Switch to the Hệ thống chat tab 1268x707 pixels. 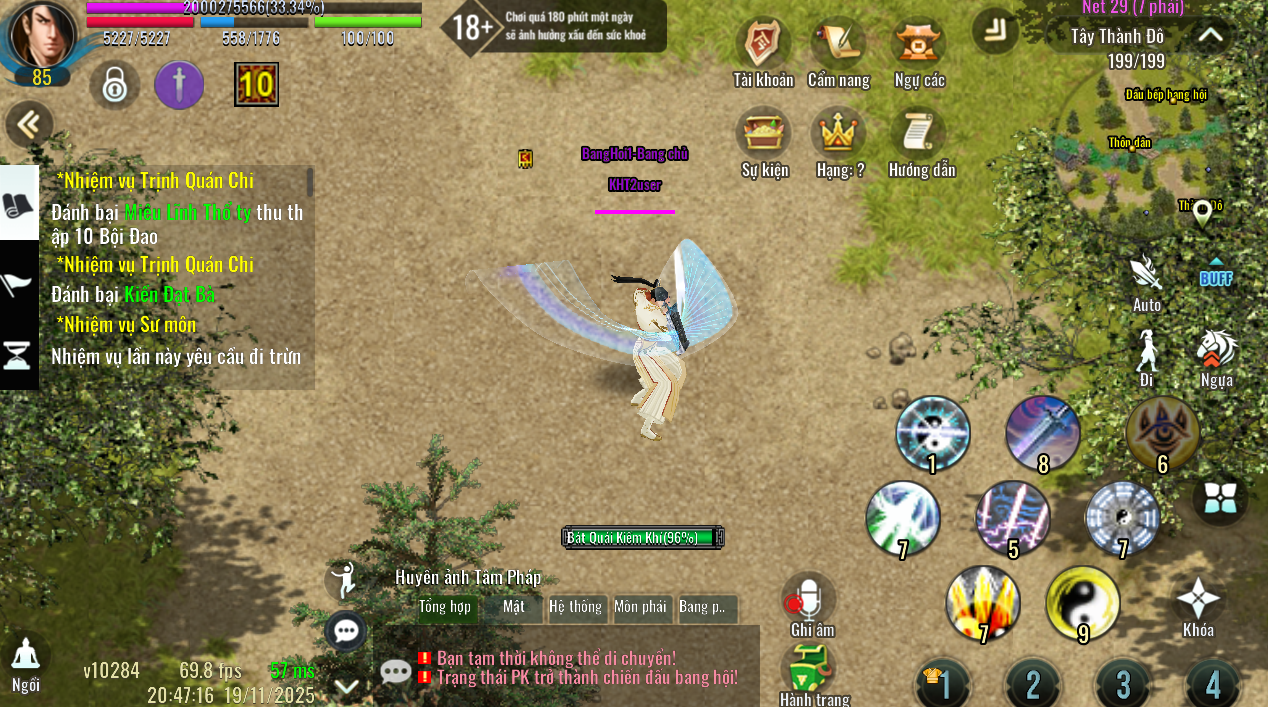pos(576,607)
